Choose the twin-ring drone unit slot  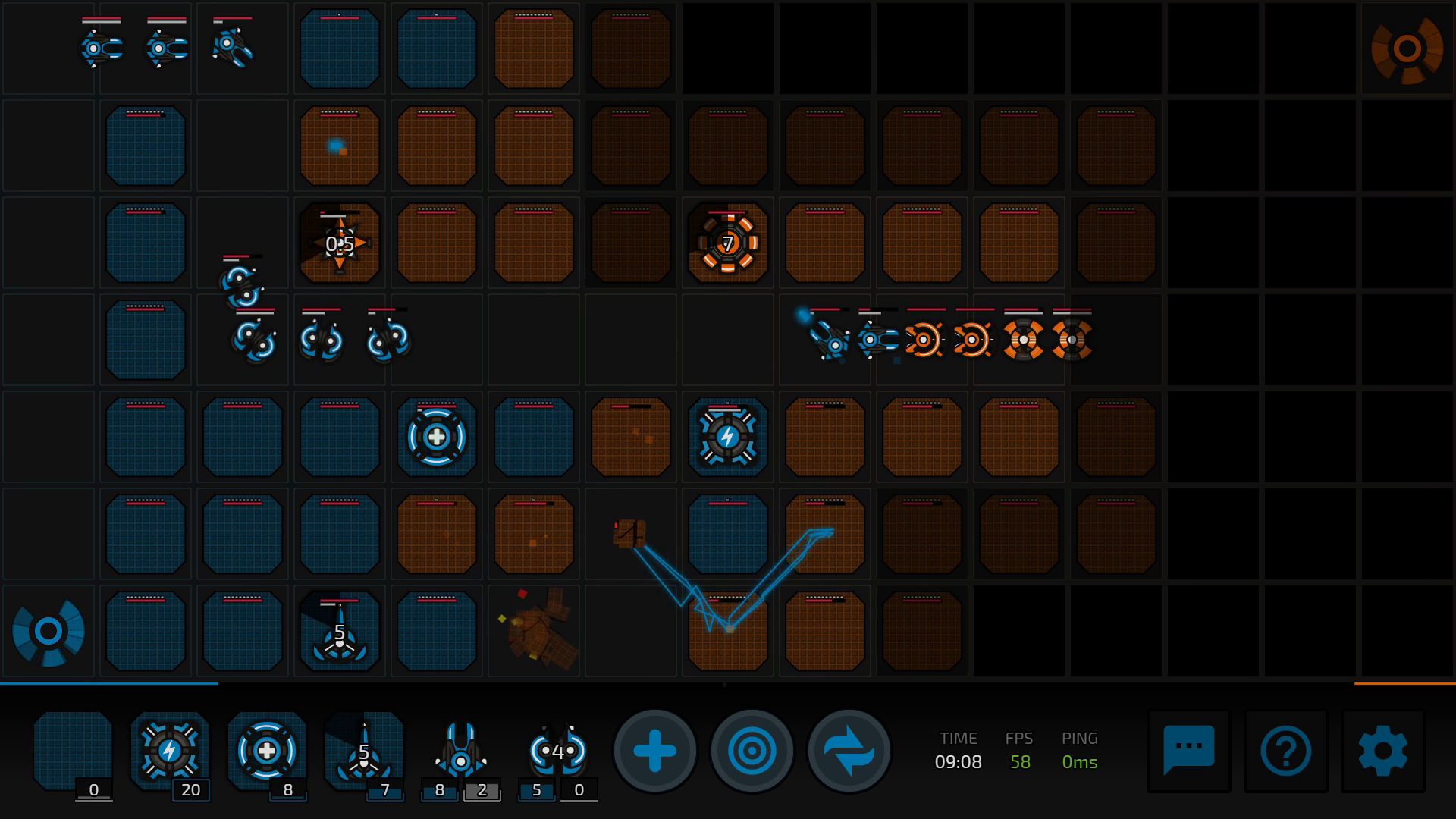[x=558, y=751]
